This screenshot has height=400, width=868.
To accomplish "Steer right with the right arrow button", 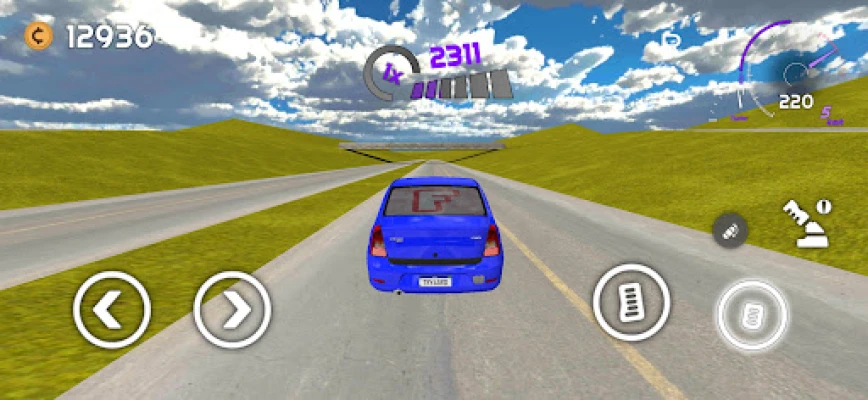I will click(x=232, y=310).
